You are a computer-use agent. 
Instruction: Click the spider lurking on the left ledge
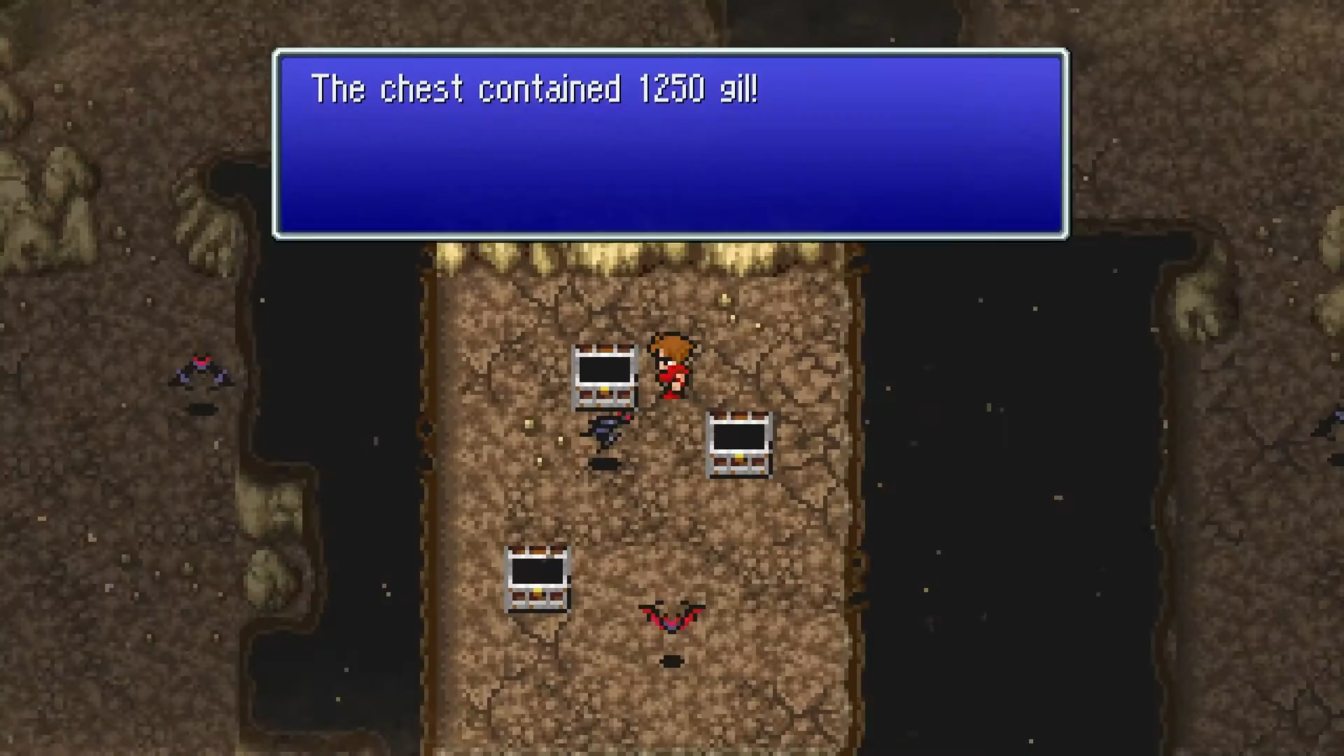(x=203, y=372)
